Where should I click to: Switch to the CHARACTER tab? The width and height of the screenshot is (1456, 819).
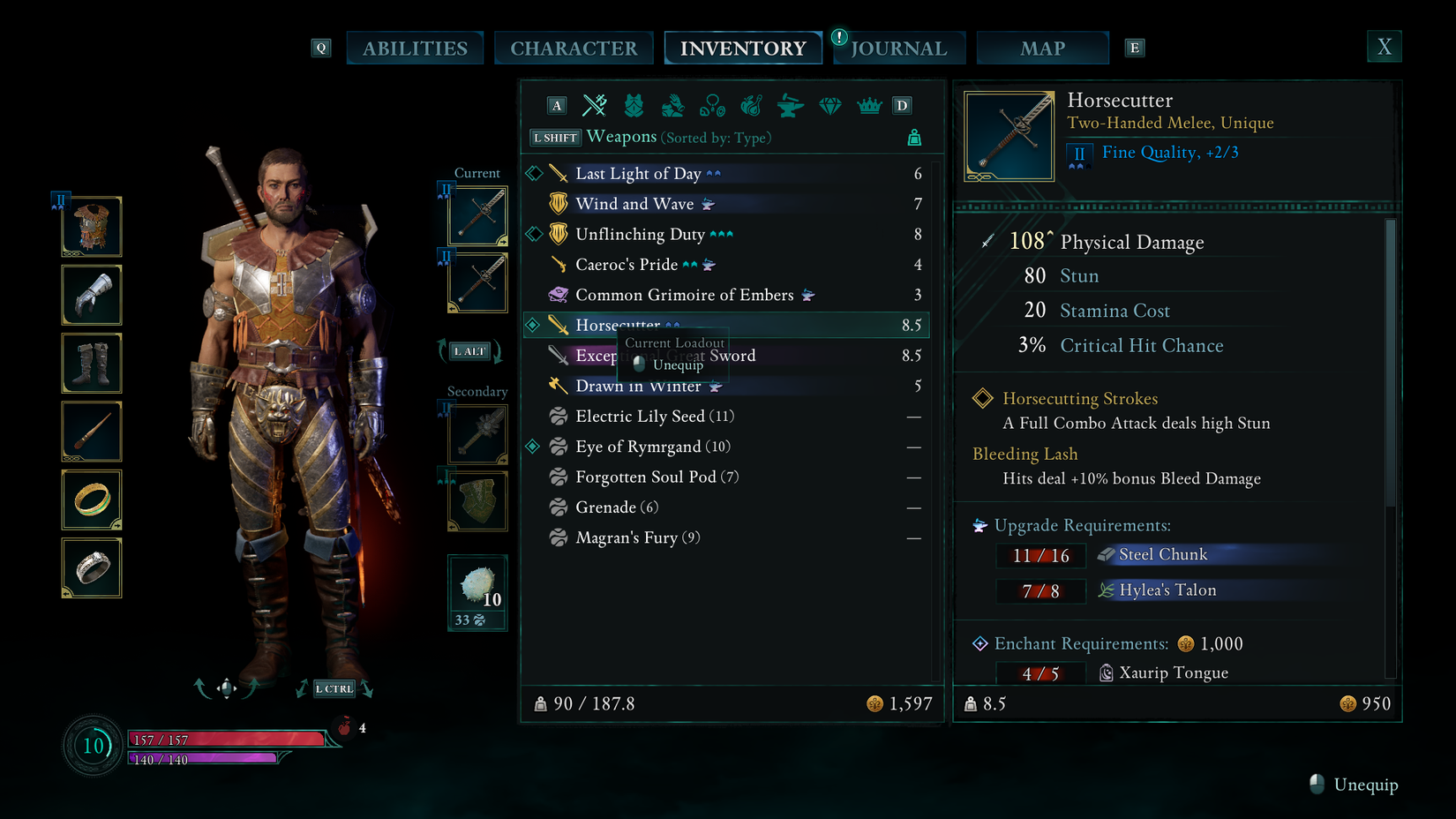[x=574, y=48]
